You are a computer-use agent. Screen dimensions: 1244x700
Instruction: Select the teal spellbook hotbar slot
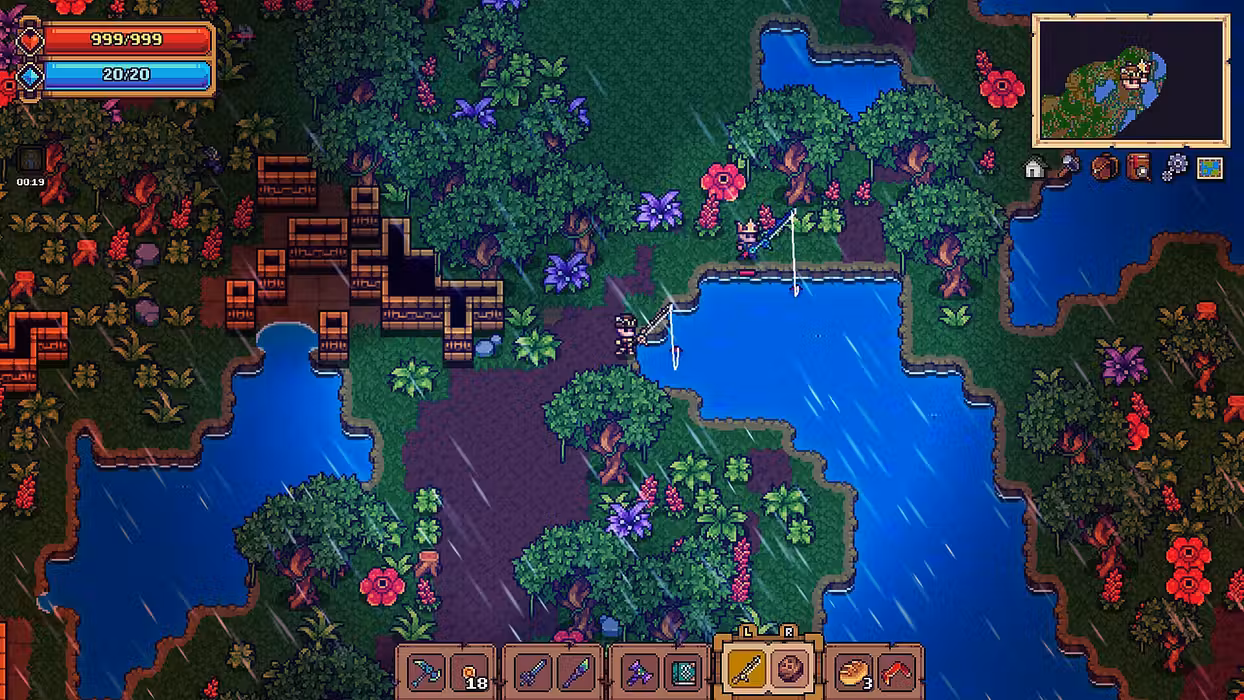coord(684,671)
